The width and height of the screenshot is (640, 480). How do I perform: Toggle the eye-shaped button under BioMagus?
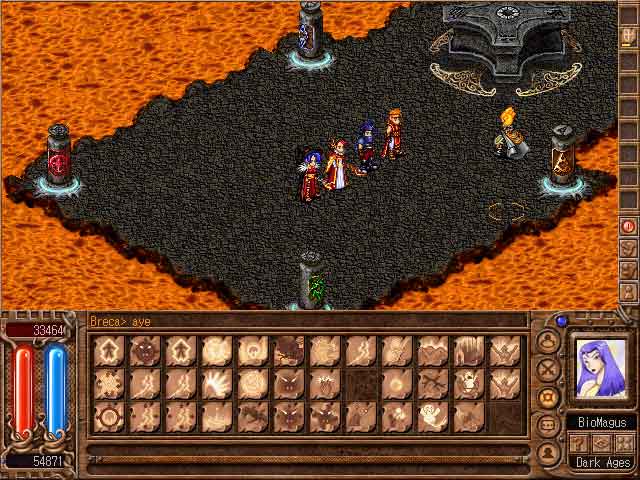[601, 443]
